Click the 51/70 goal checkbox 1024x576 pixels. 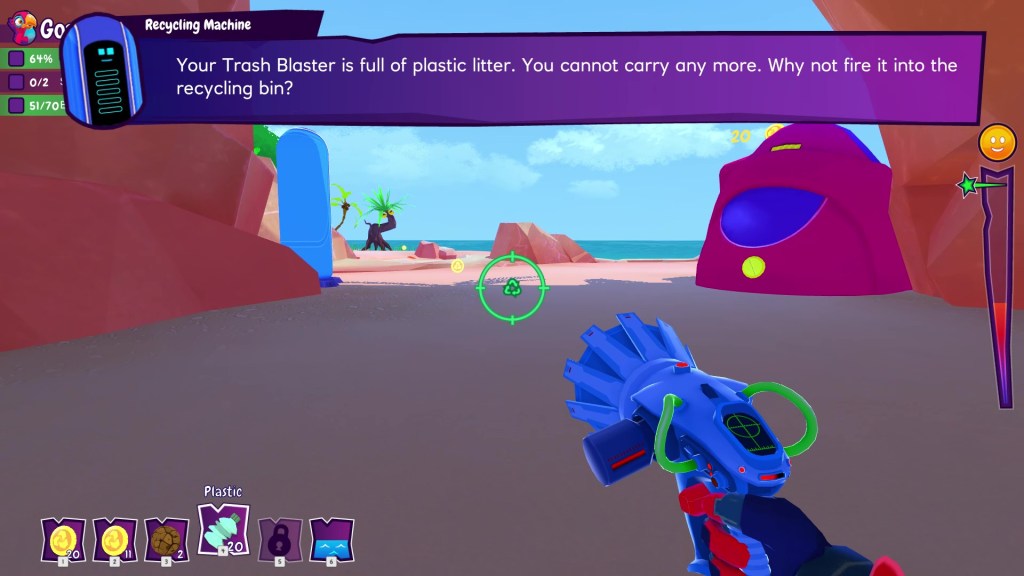(16, 105)
